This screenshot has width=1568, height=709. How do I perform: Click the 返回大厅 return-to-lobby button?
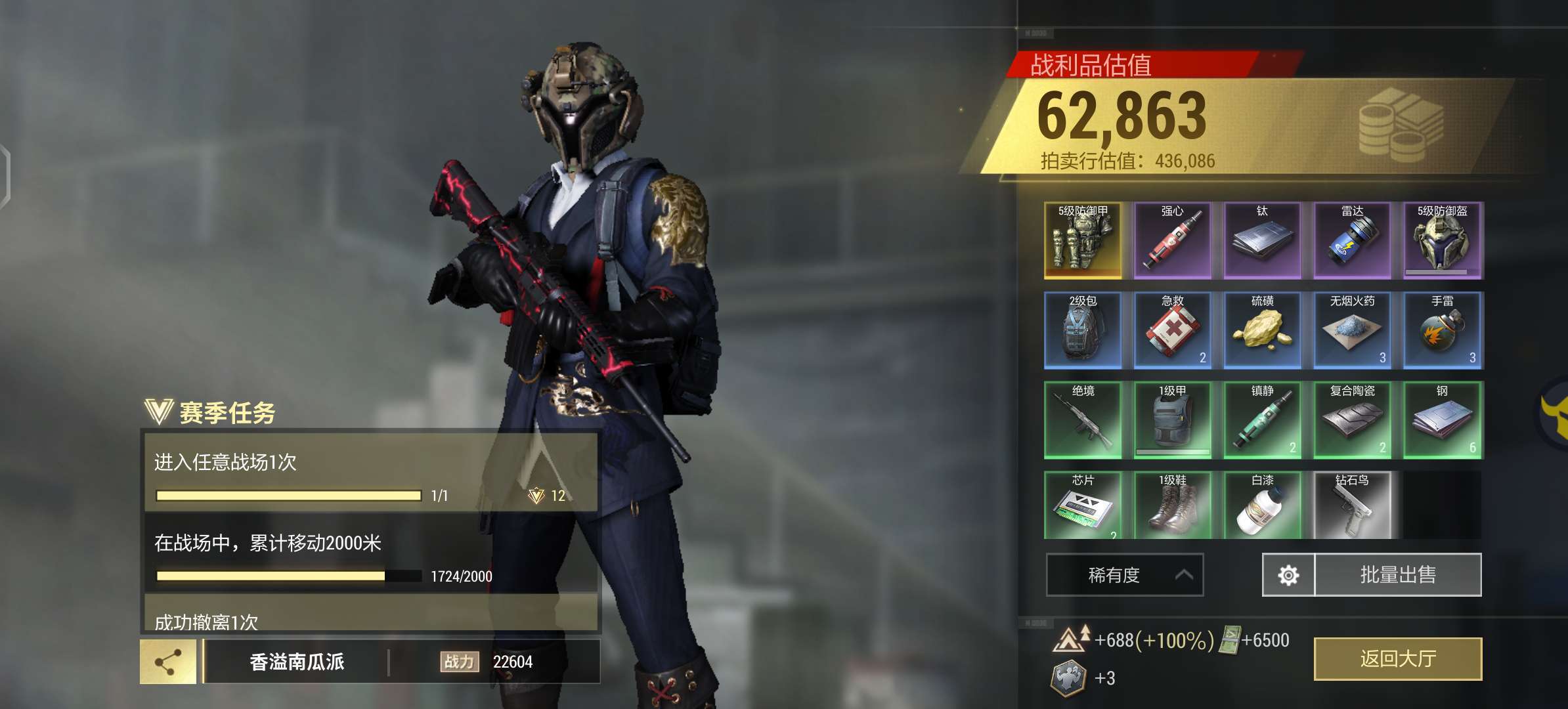(1397, 658)
